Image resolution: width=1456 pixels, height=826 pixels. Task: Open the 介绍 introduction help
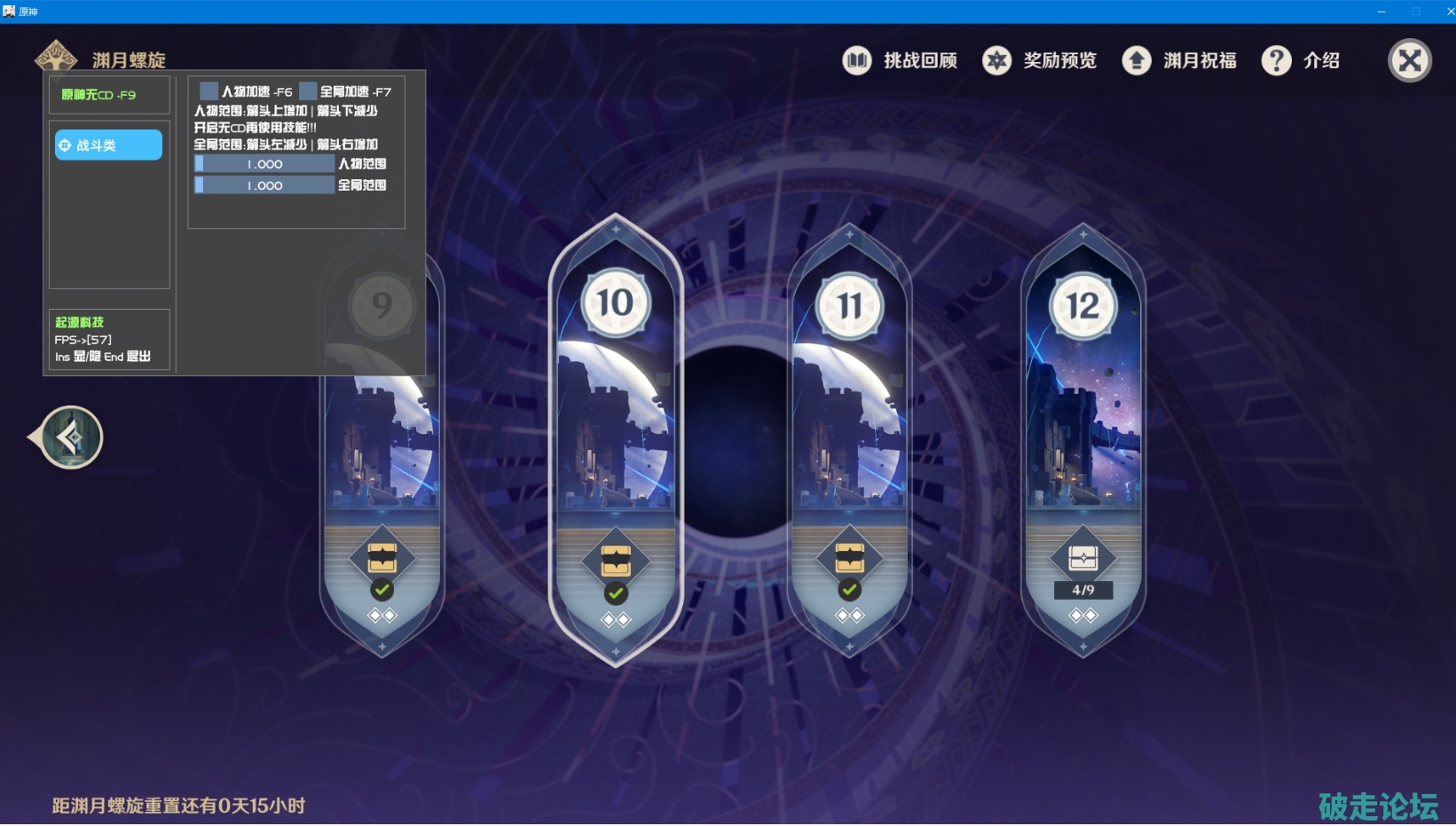(1301, 60)
